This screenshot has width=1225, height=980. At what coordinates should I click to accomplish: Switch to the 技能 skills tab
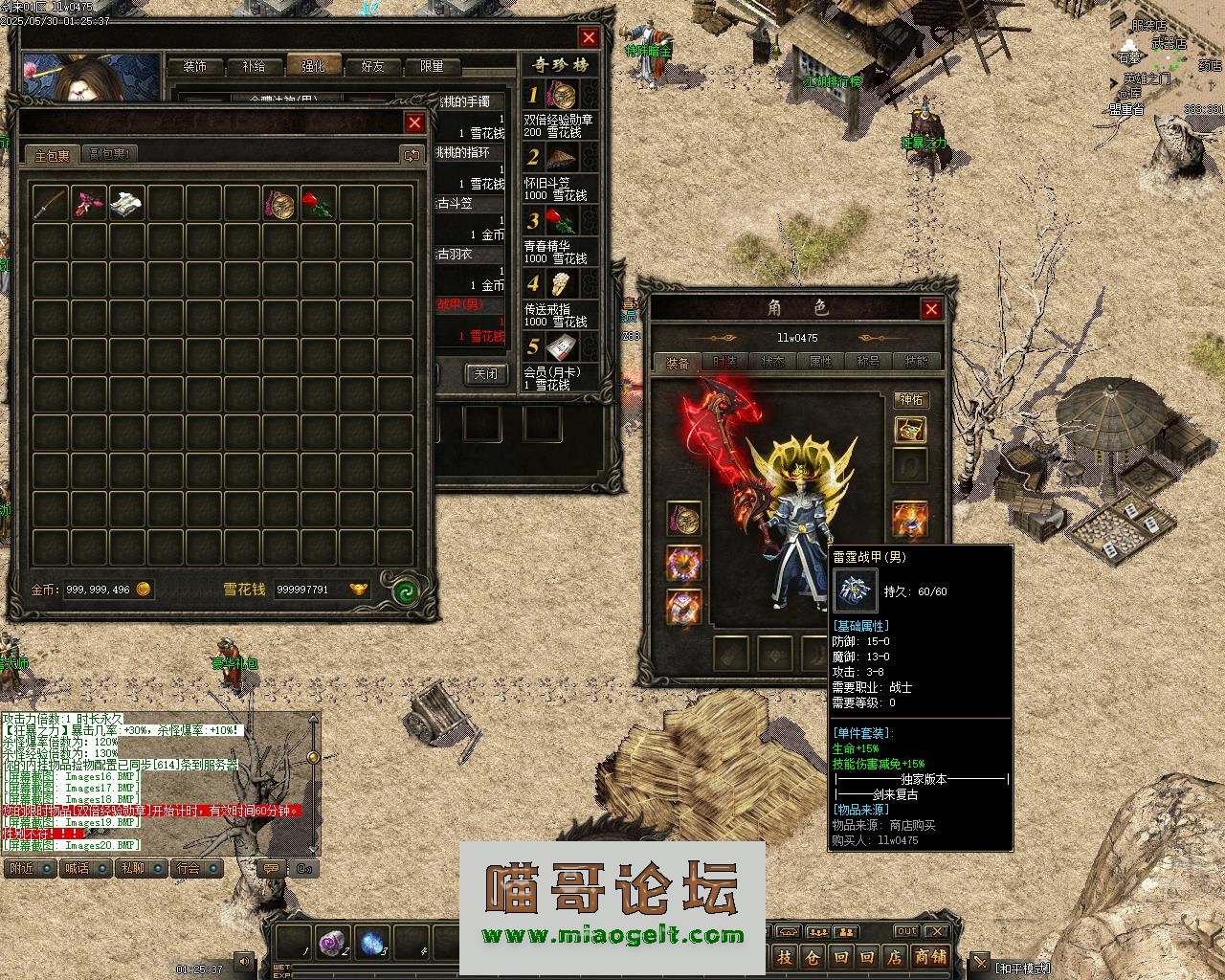[916, 363]
